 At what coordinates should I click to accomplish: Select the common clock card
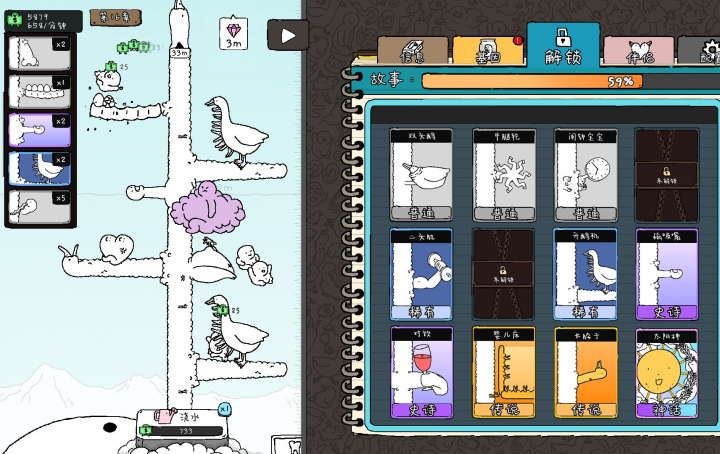[585, 174]
